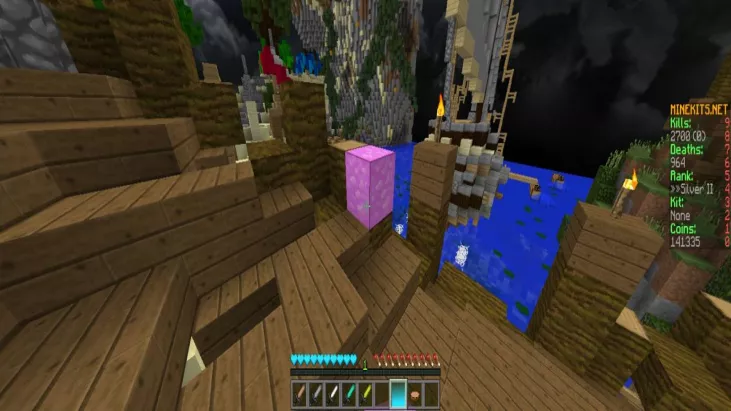Select the brown food item slot
The image size is (731, 411).
[x=413, y=393]
